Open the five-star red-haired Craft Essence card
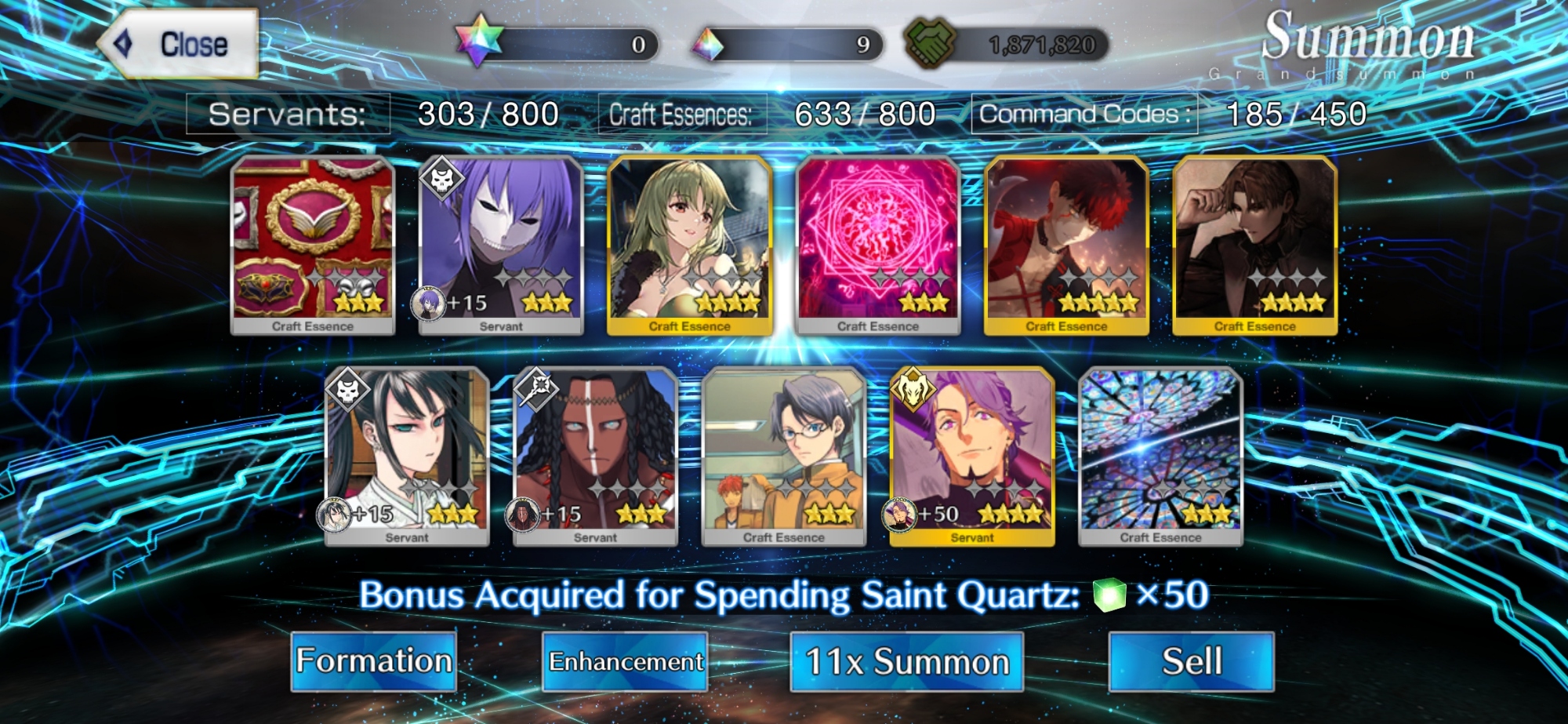 [x=1066, y=243]
